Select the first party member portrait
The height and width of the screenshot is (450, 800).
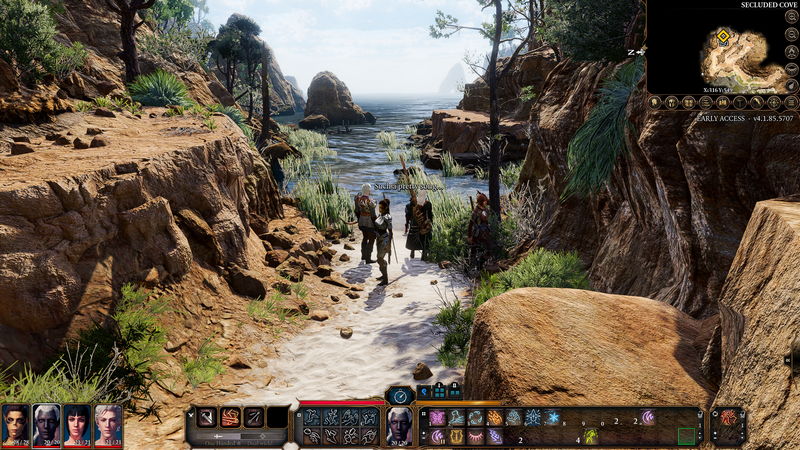pyautogui.click(x=15, y=424)
